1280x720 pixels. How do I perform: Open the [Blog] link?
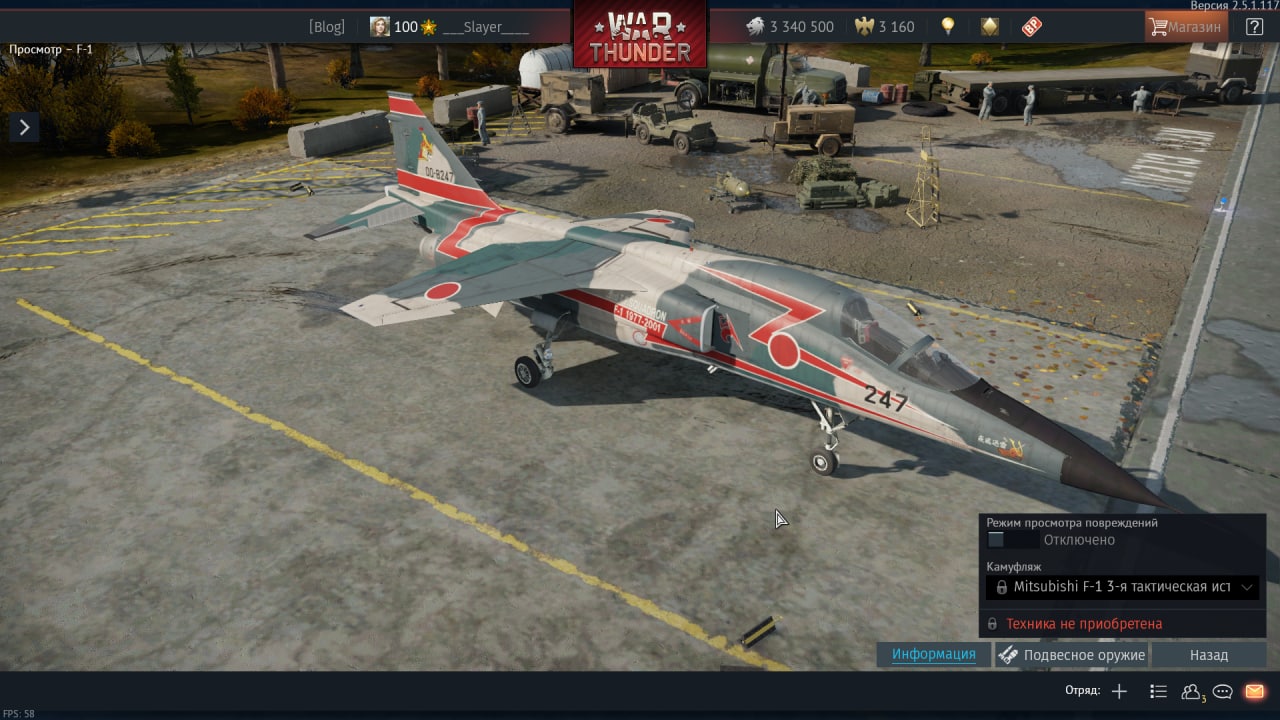pos(326,27)
